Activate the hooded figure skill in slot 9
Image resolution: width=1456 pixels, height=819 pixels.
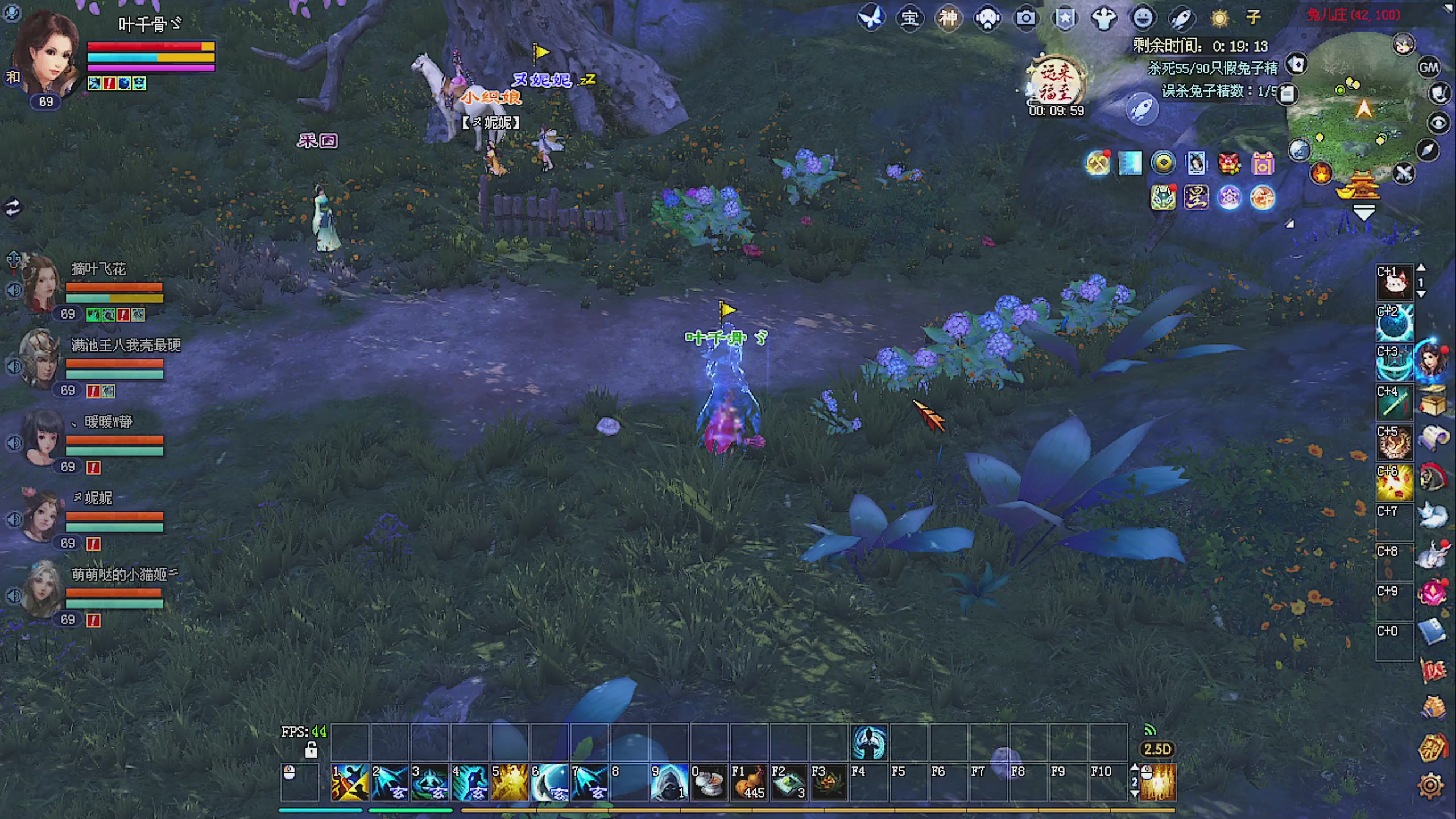point(669,783)
